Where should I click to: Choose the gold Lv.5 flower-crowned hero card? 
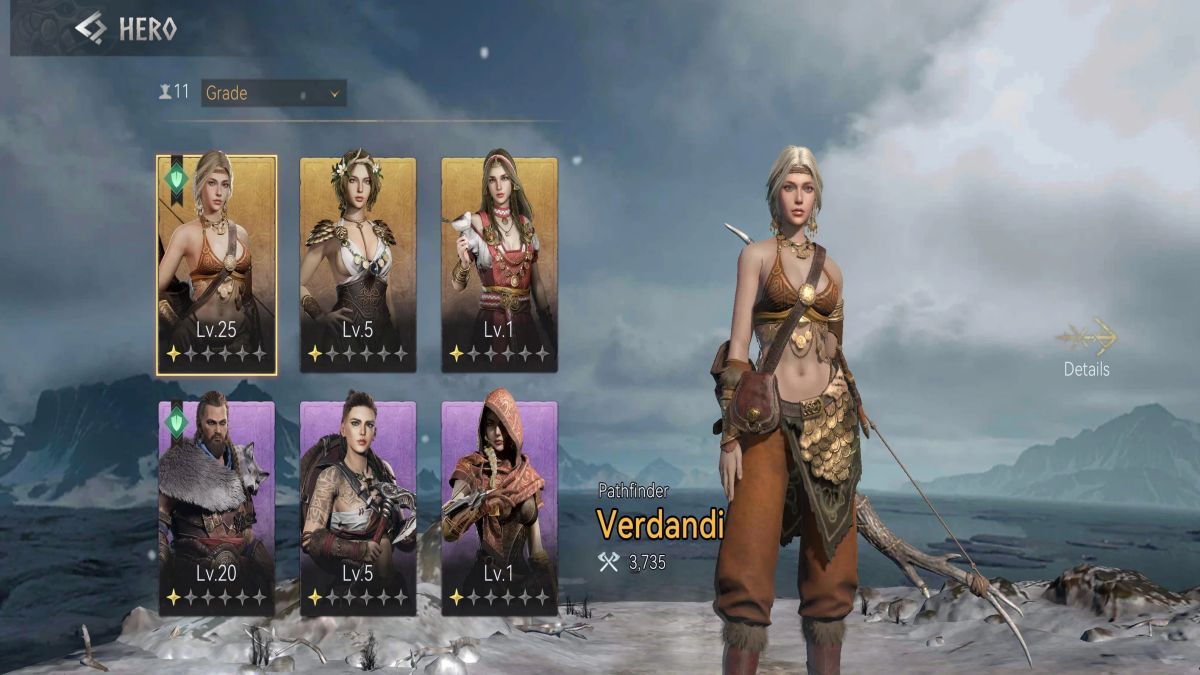click(x=358, y=265)
